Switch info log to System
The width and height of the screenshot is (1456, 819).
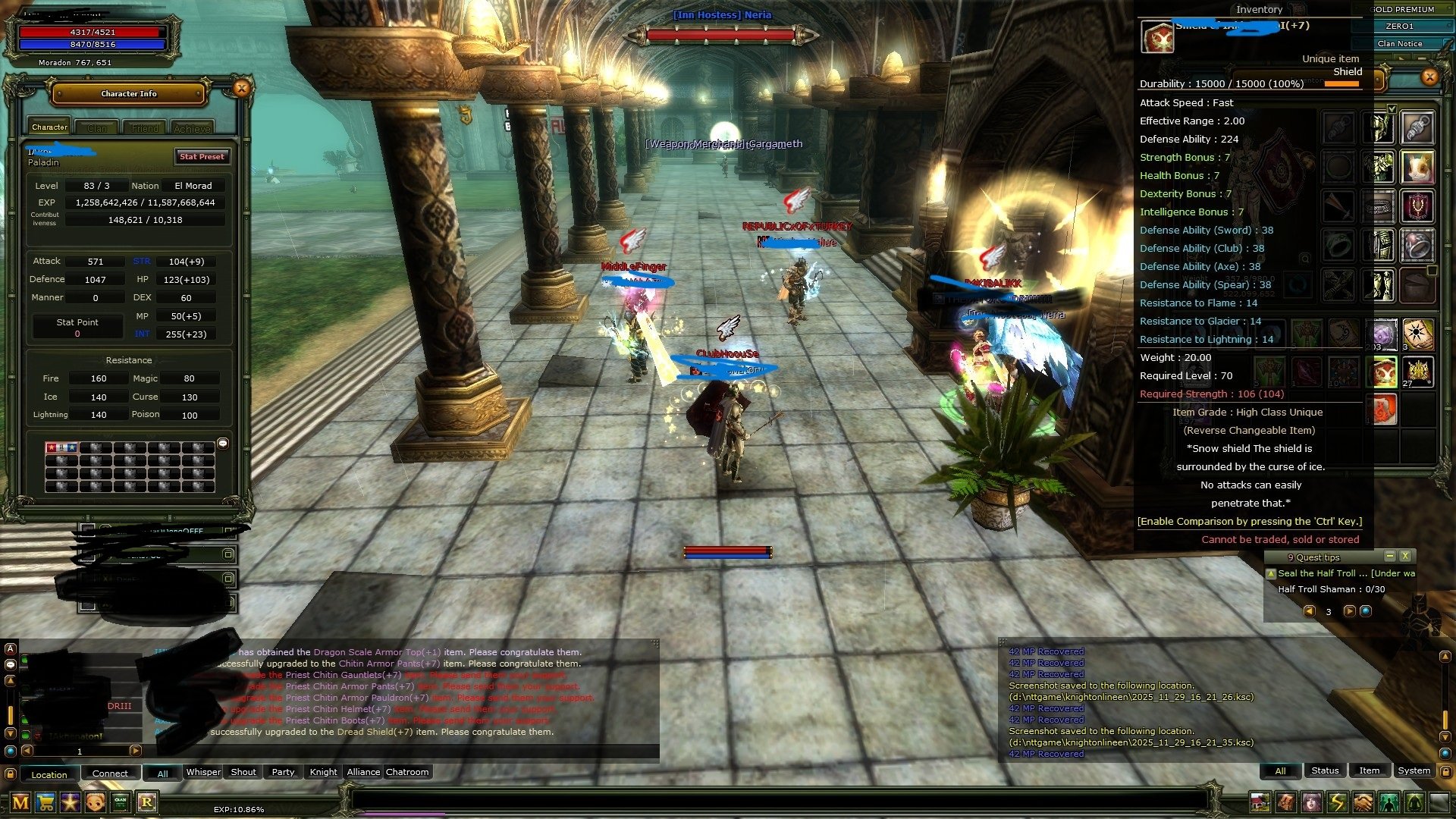1414,770
